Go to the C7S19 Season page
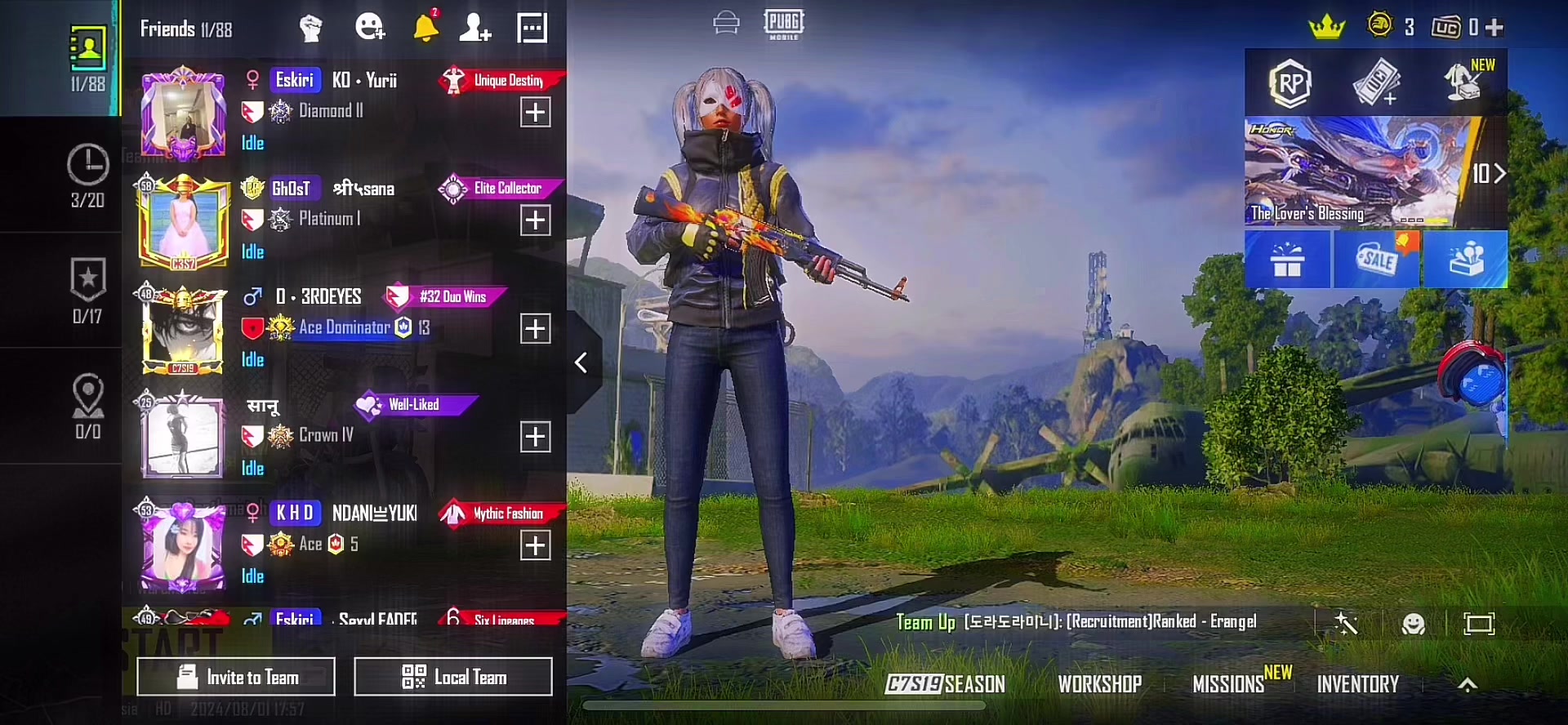 (x=946, y=684)
